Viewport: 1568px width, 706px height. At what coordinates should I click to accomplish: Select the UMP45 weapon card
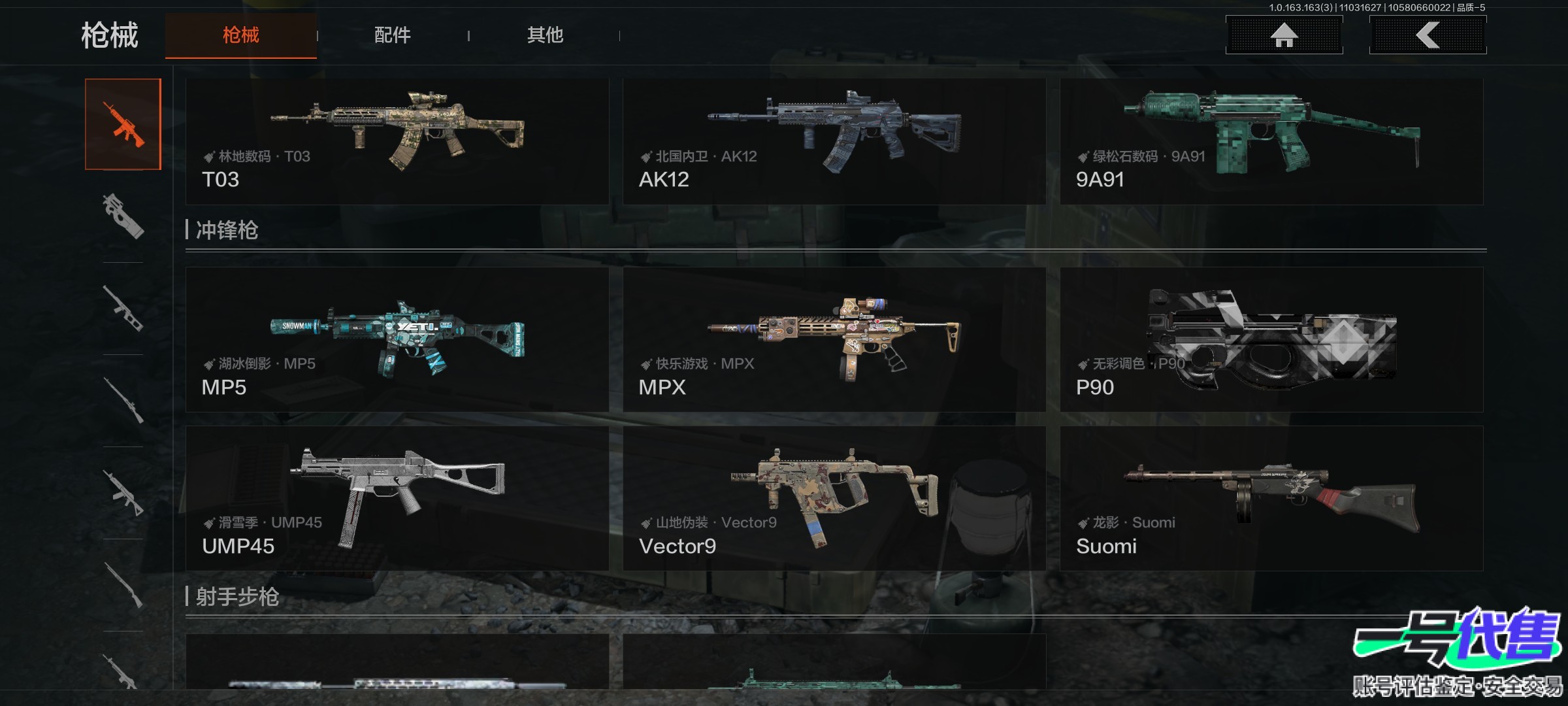(397, 498)
